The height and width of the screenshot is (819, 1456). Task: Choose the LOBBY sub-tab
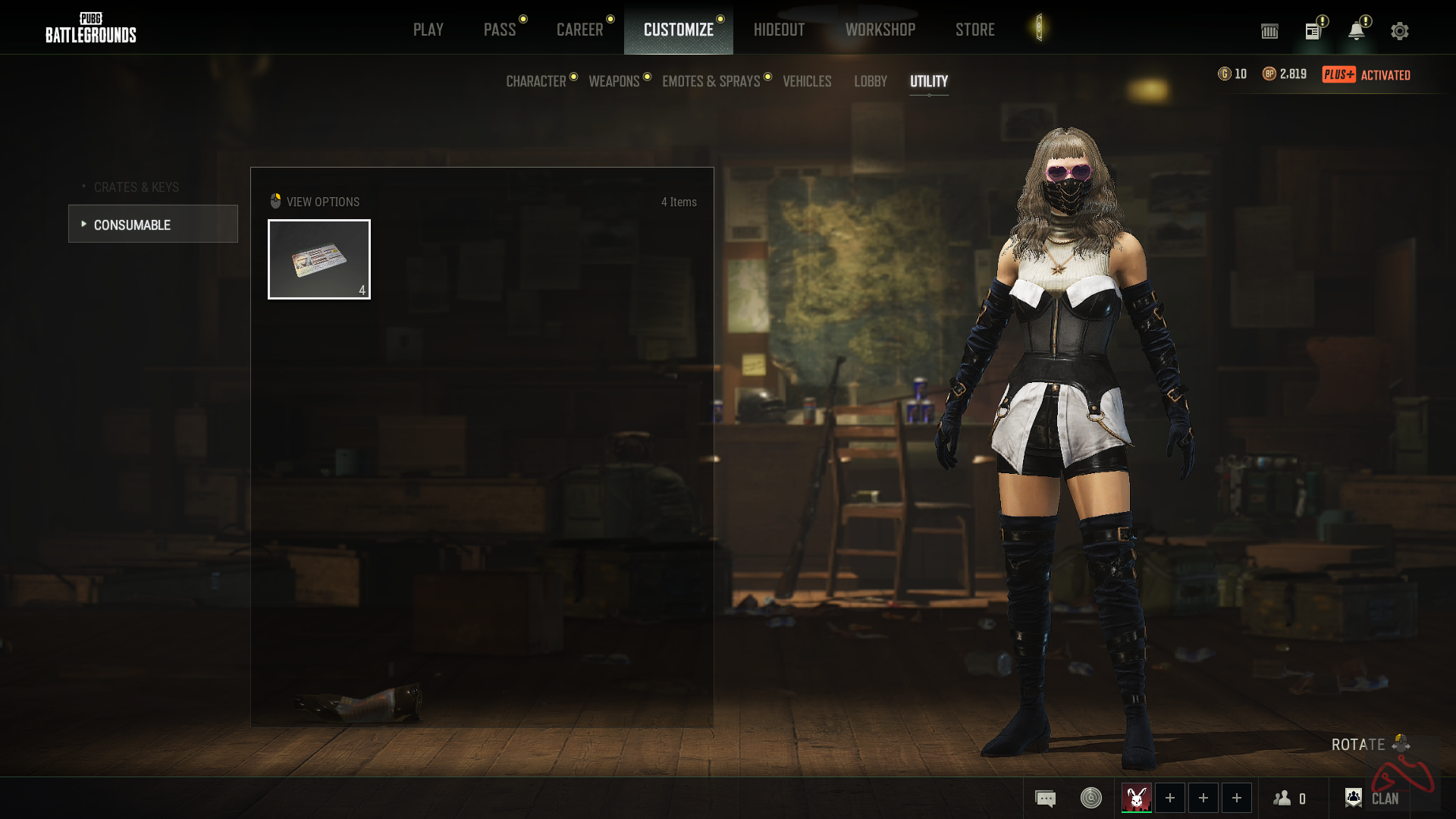point(870,81)
